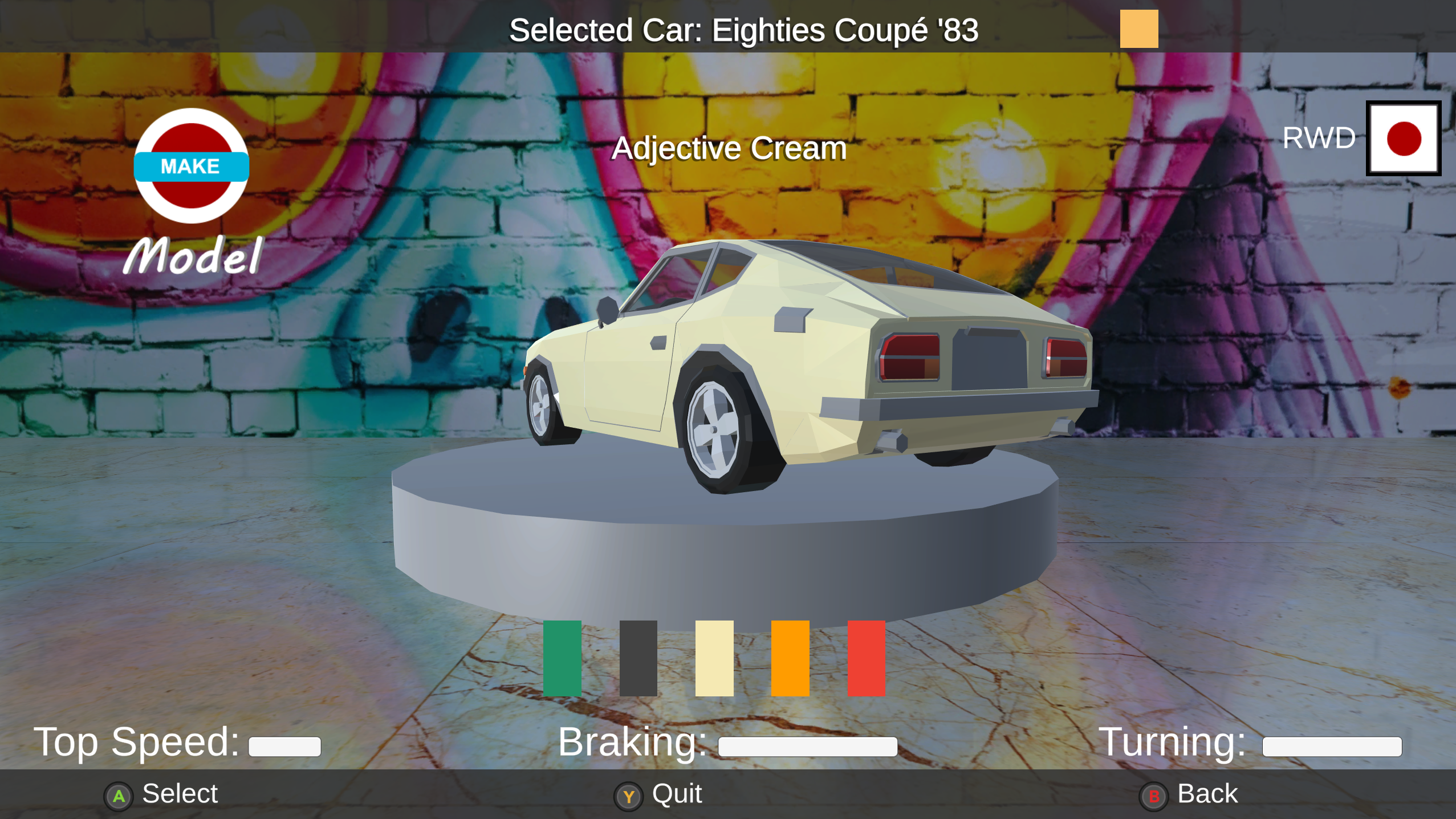Select the Japanese flag country icon
The height and width of the screenshot is (819, 1456).
tap(1402, 138)
